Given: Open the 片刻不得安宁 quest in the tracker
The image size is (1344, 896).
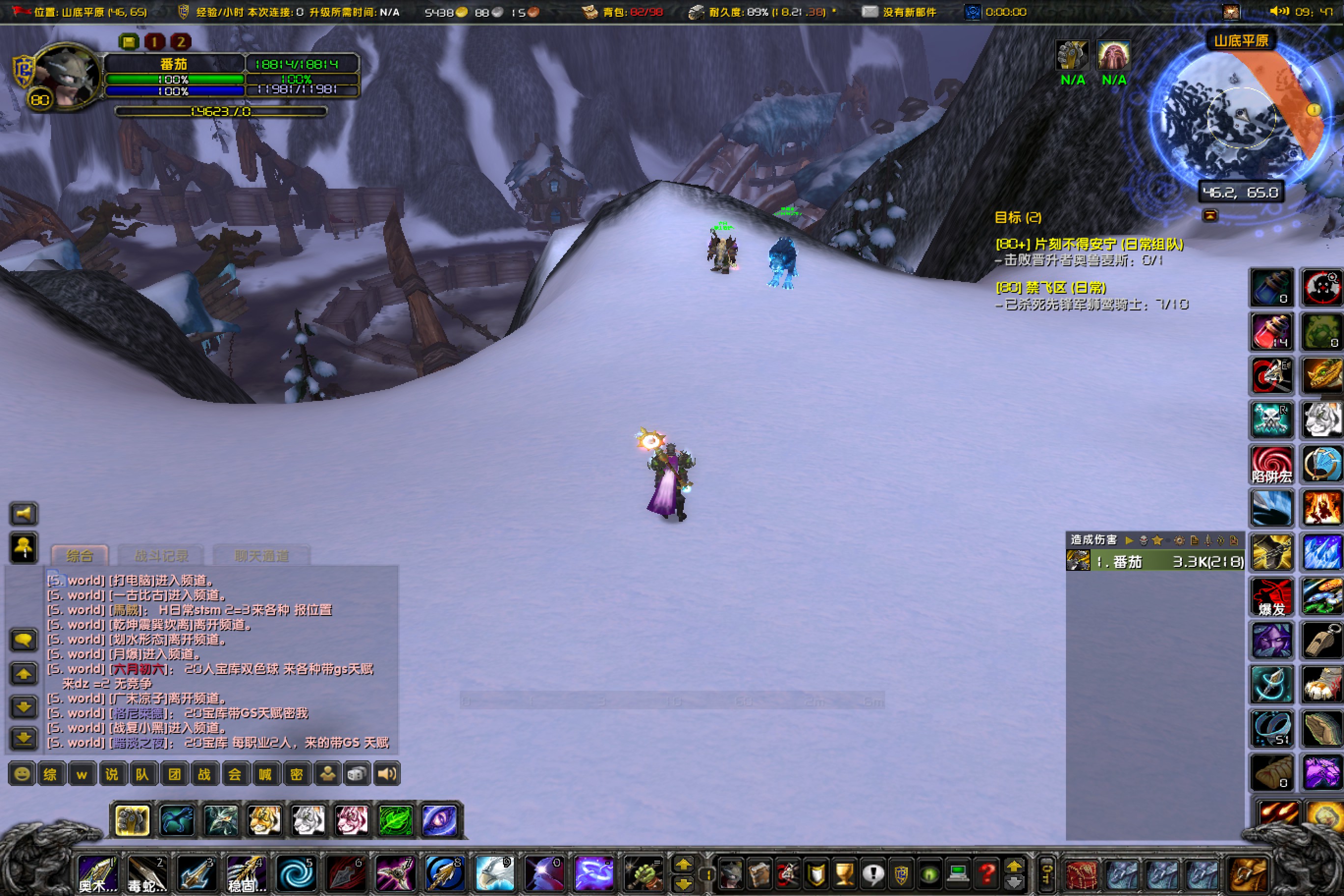Looking at the screenshot, I should tap(1089, 245).
